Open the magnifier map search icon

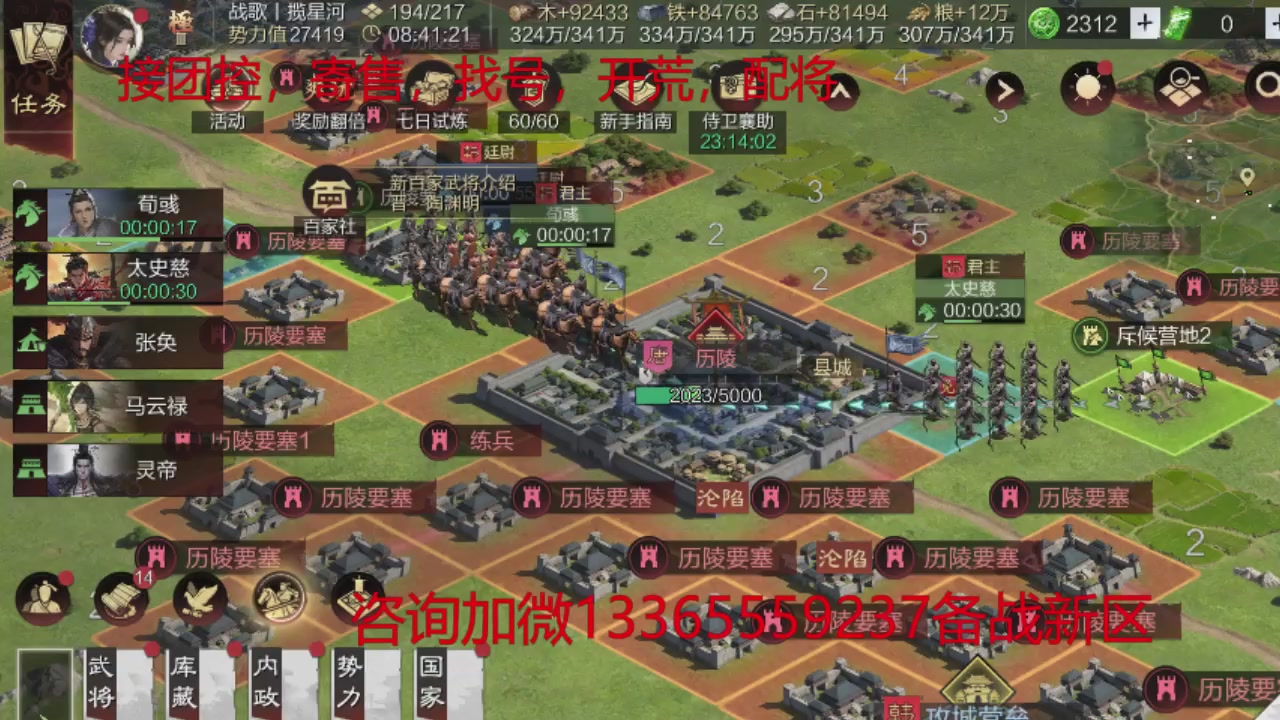tap(1178, 88)
